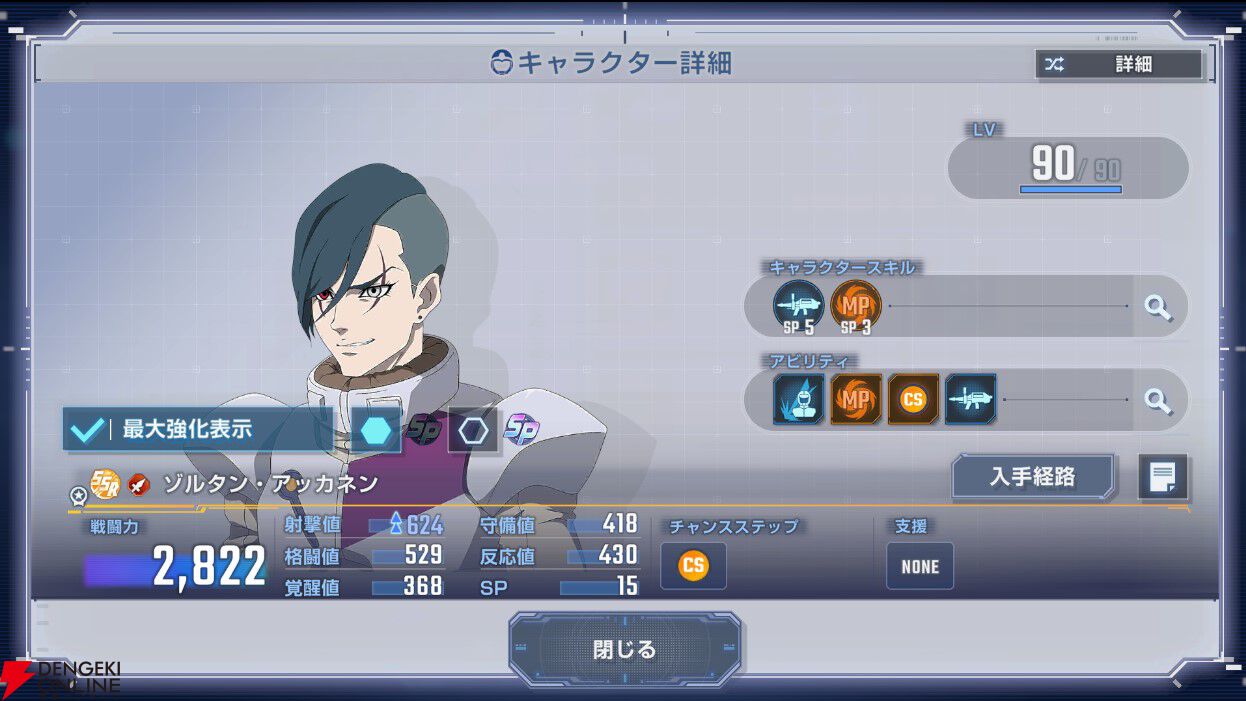Tap the CS icon under チャンスステップ
Screen dimensions: 1246x701
pos(693,566)
